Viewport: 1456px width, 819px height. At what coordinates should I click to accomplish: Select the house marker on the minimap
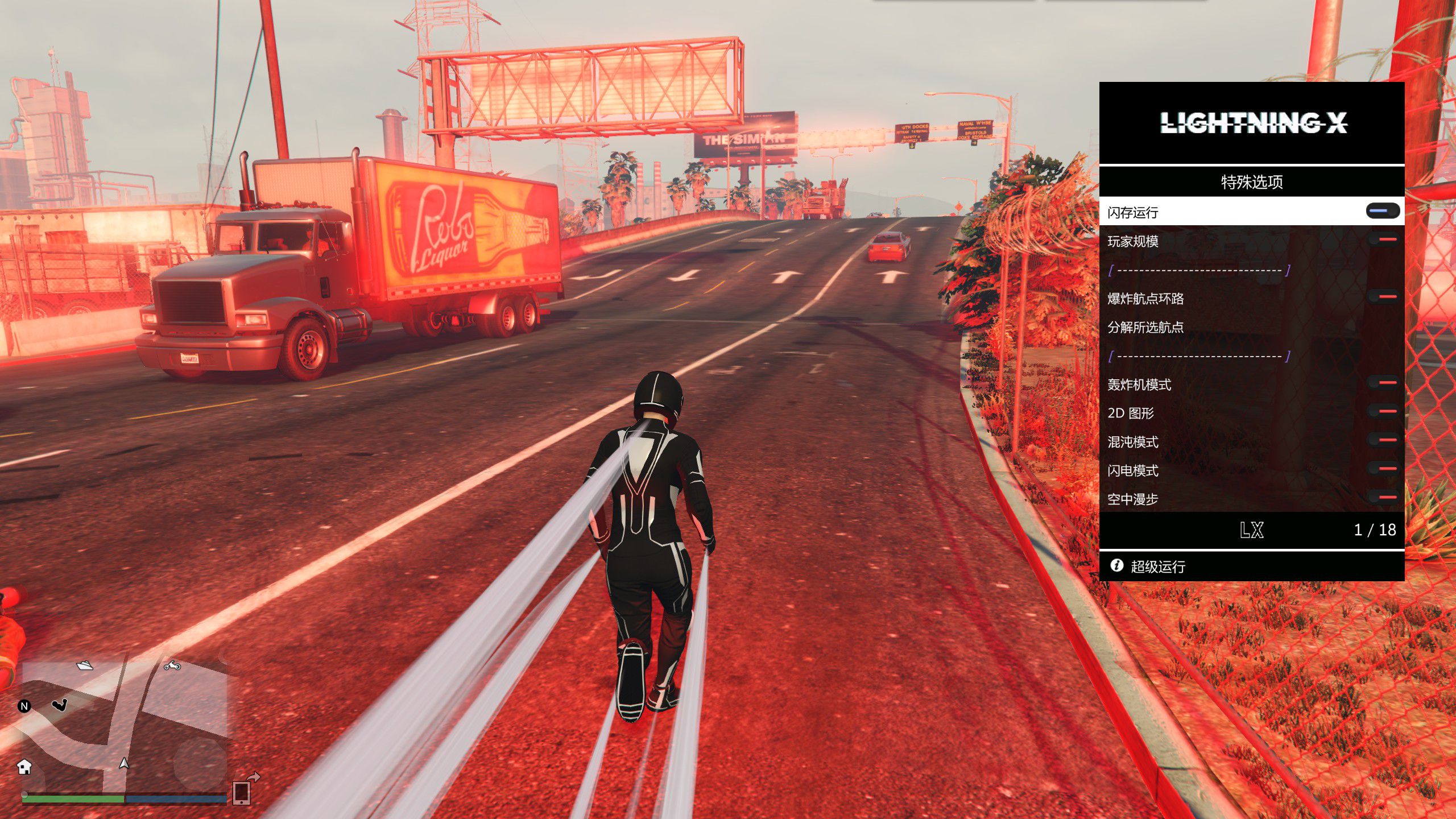(x=24, y=767)
